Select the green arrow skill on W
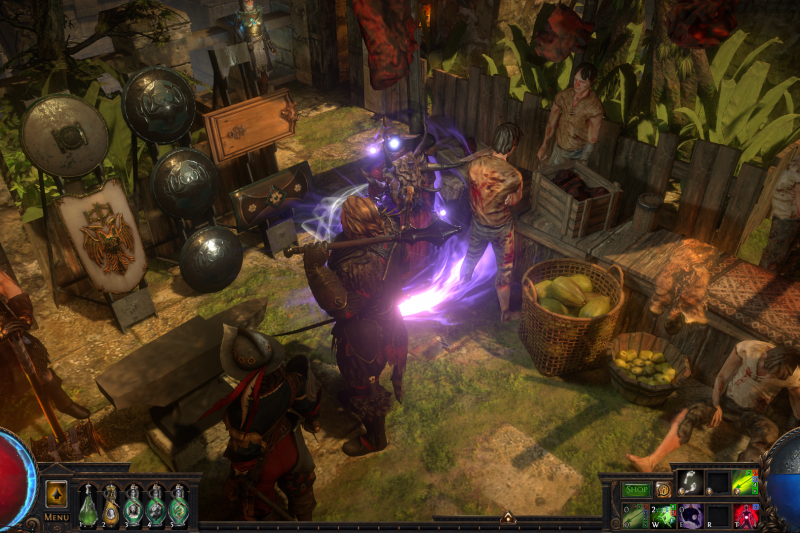 coord(662,515)
